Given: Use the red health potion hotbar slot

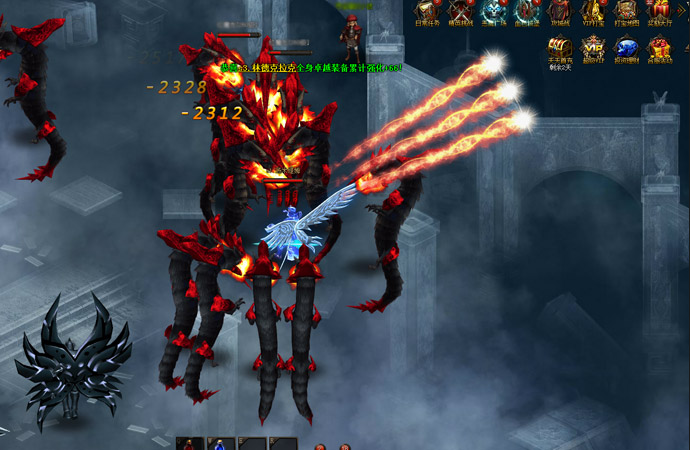Looking at the screenshot, I should pyautogui.click(x=190, y=444).
